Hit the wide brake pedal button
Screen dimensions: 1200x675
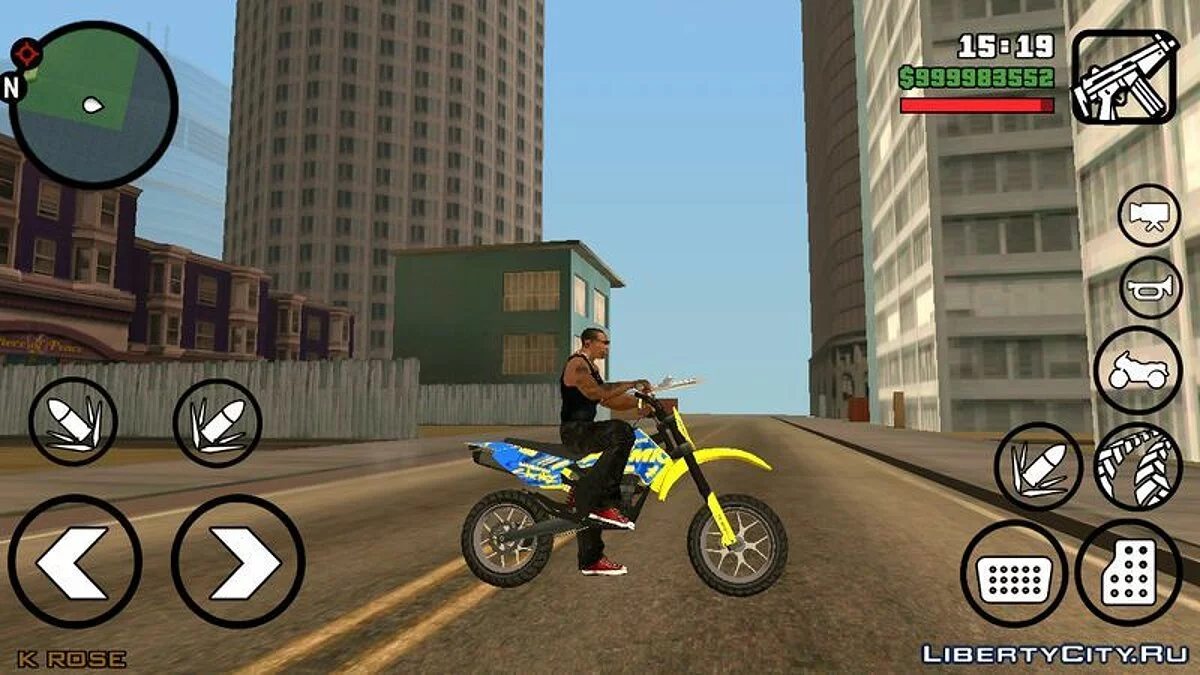(x=1014, y=574)
